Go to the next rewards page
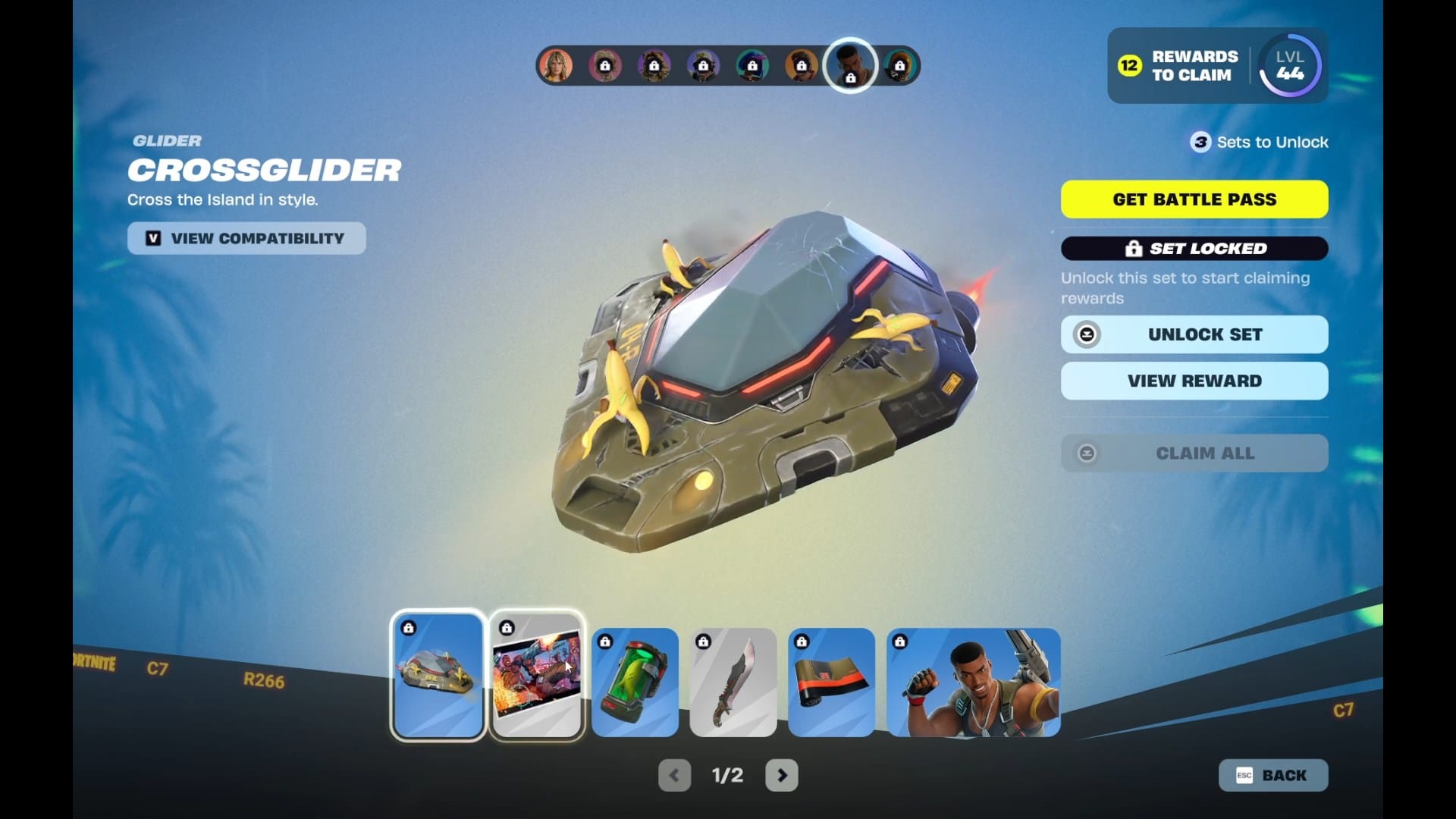Viewport: 1456px width, 819px height. [x=782, y=775]
